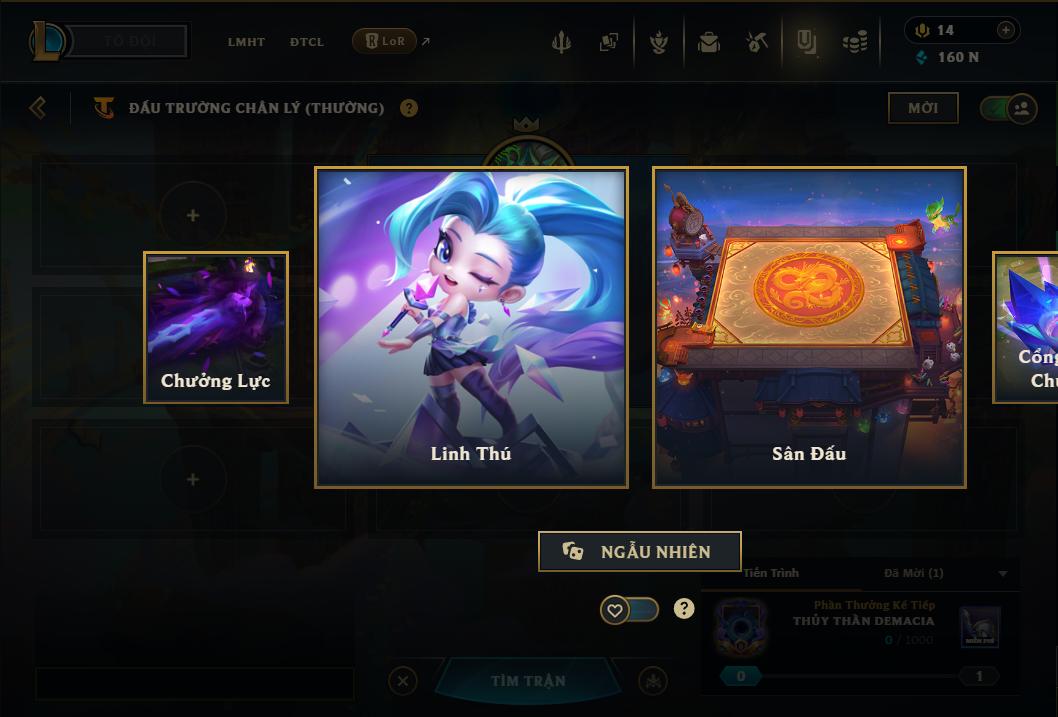Screen dimensions: 1058x717
Task: Switch to the Đã Mời (1) tab
Action: coord(914,573)
